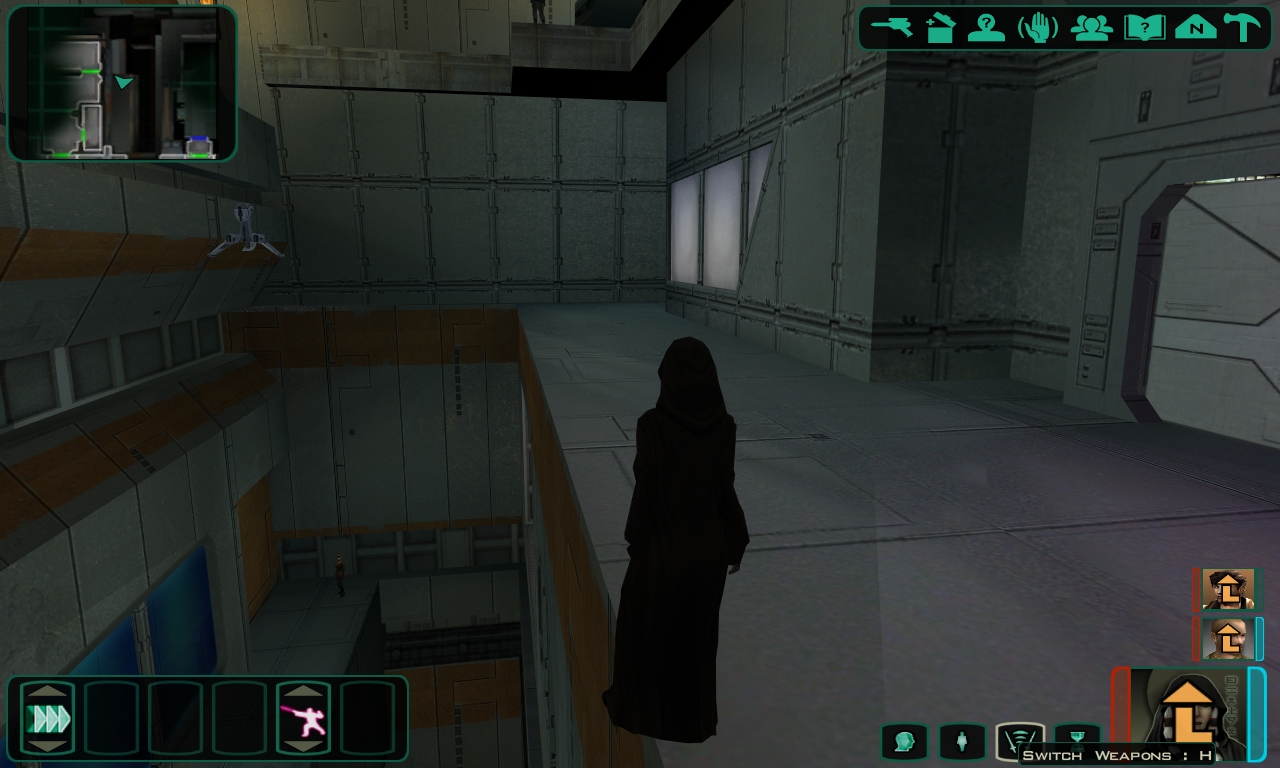Select the dark-haired party member portrait
Image resolution: width=1280 pixels, height=768 pixels.
click(x=1228, y=589)
